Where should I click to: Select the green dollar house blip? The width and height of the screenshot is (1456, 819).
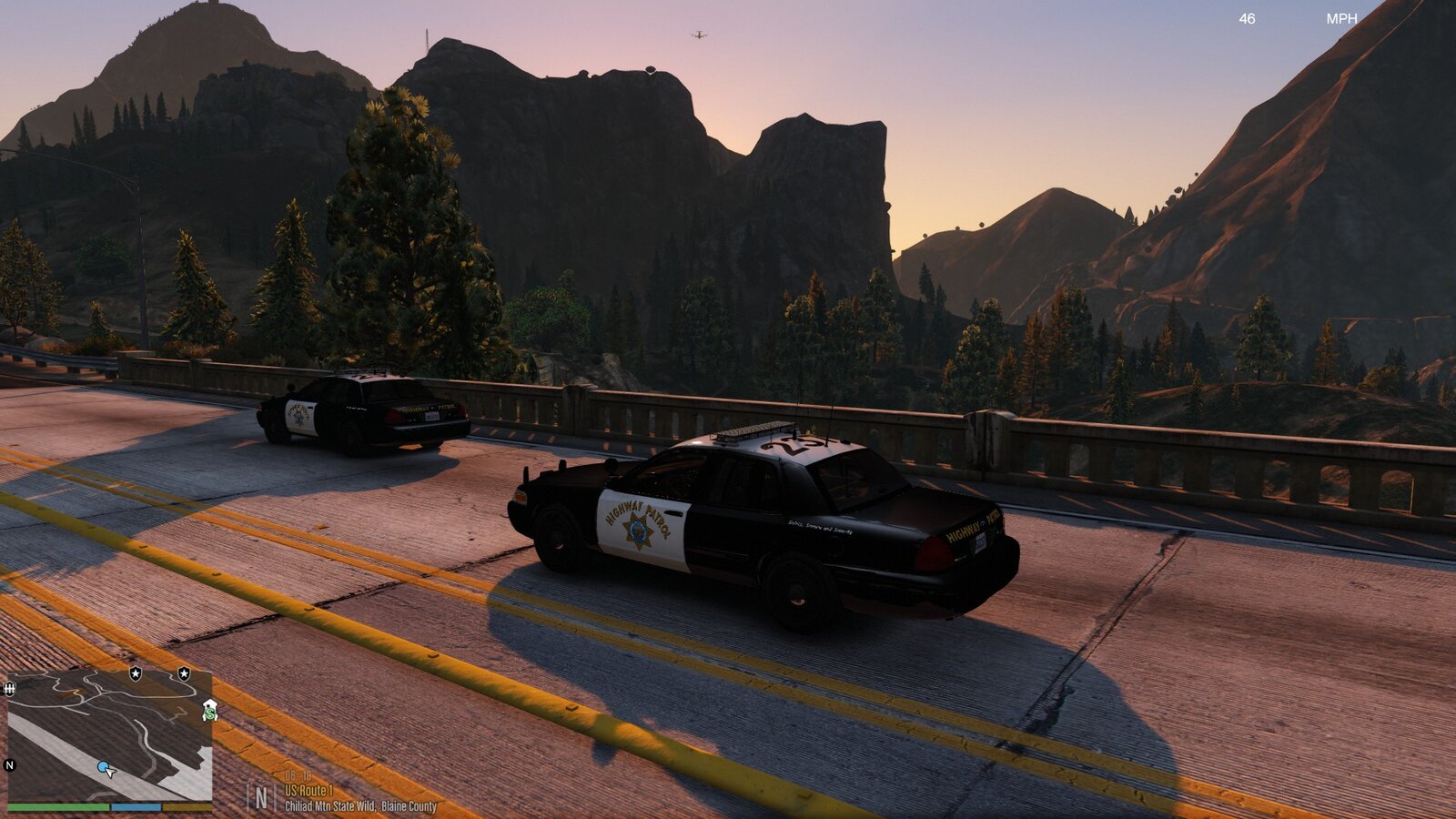(210, 711)
